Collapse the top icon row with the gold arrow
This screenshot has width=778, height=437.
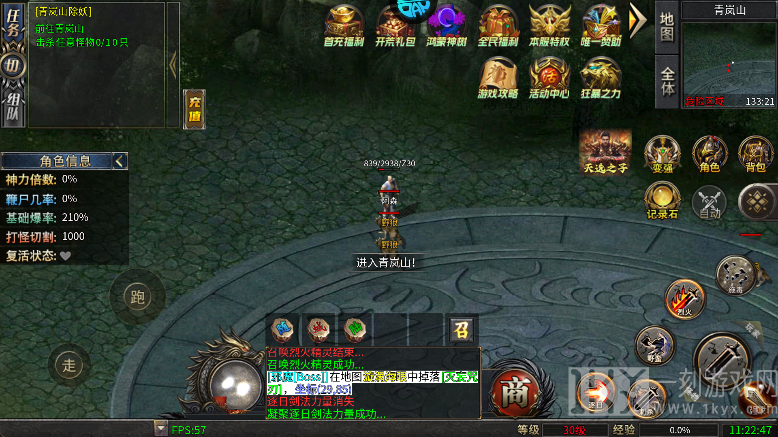[638, 19]
